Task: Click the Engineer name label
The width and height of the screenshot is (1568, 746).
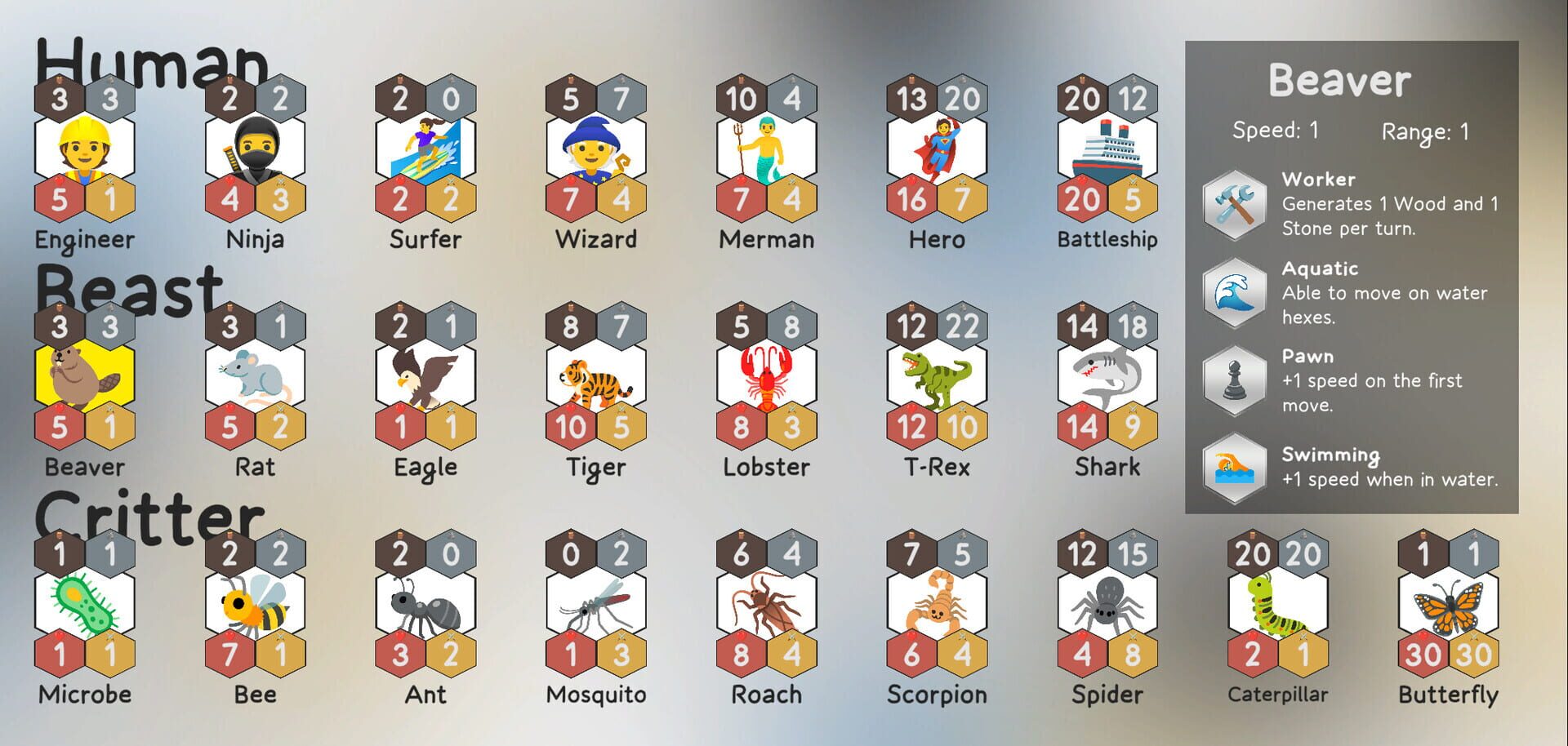Action: coord(84,239)
